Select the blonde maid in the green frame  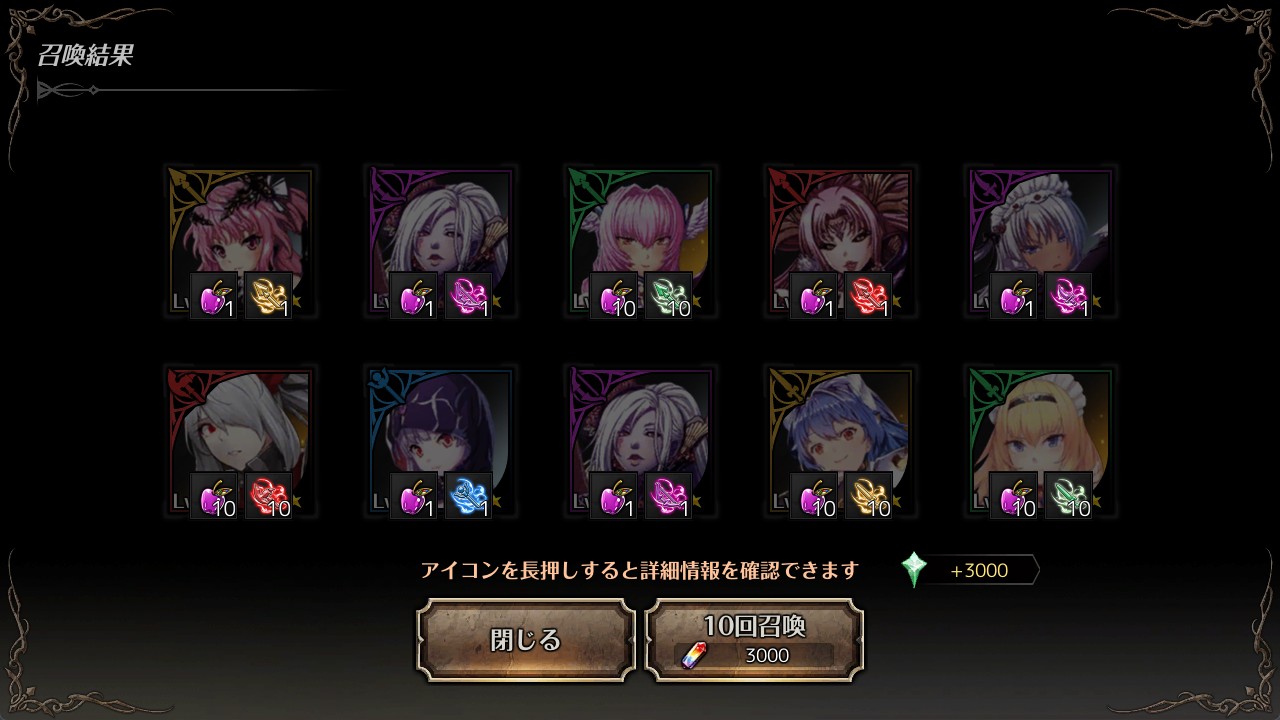tap(1040, 430)
